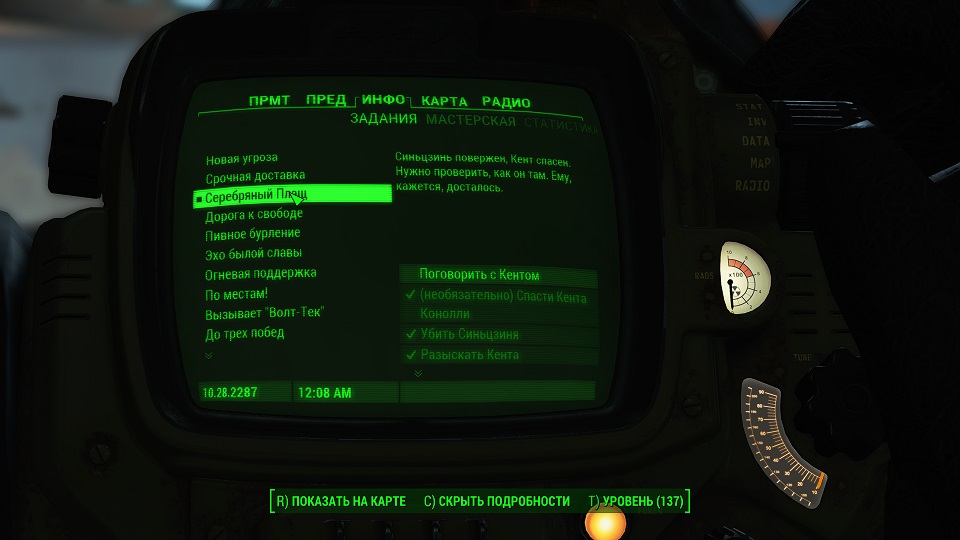This screenshot has height=540, width=960.
Task: Open the ПРЕД inventory tab
Action: pos(326,100)
